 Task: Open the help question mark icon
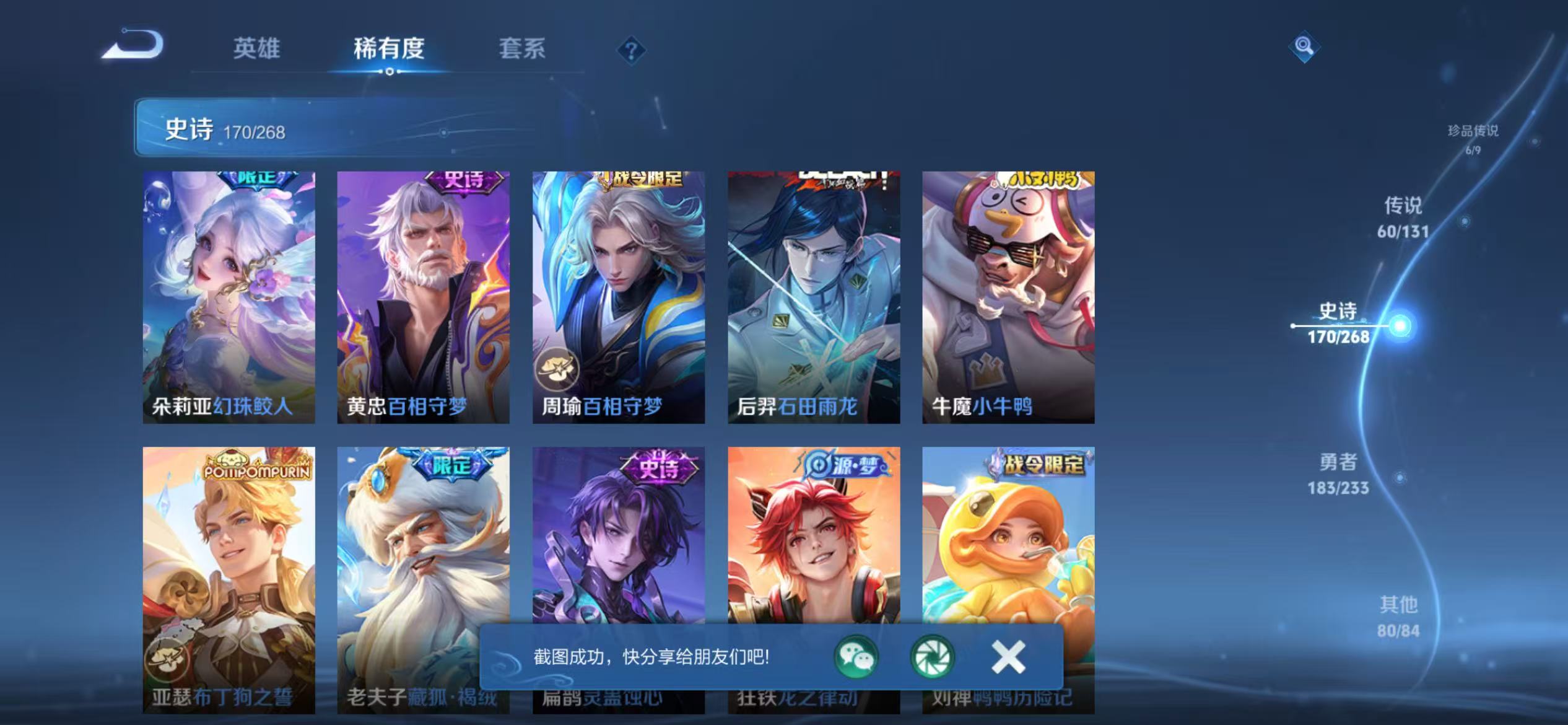[631, 51]
